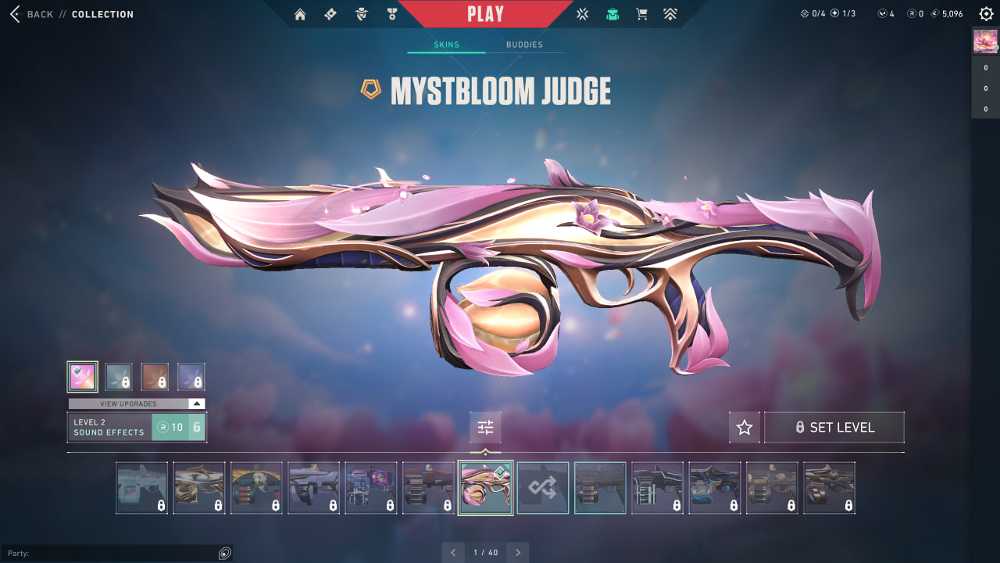
Task: Open the party chat toggle icon
Action: tap(224, 553)
